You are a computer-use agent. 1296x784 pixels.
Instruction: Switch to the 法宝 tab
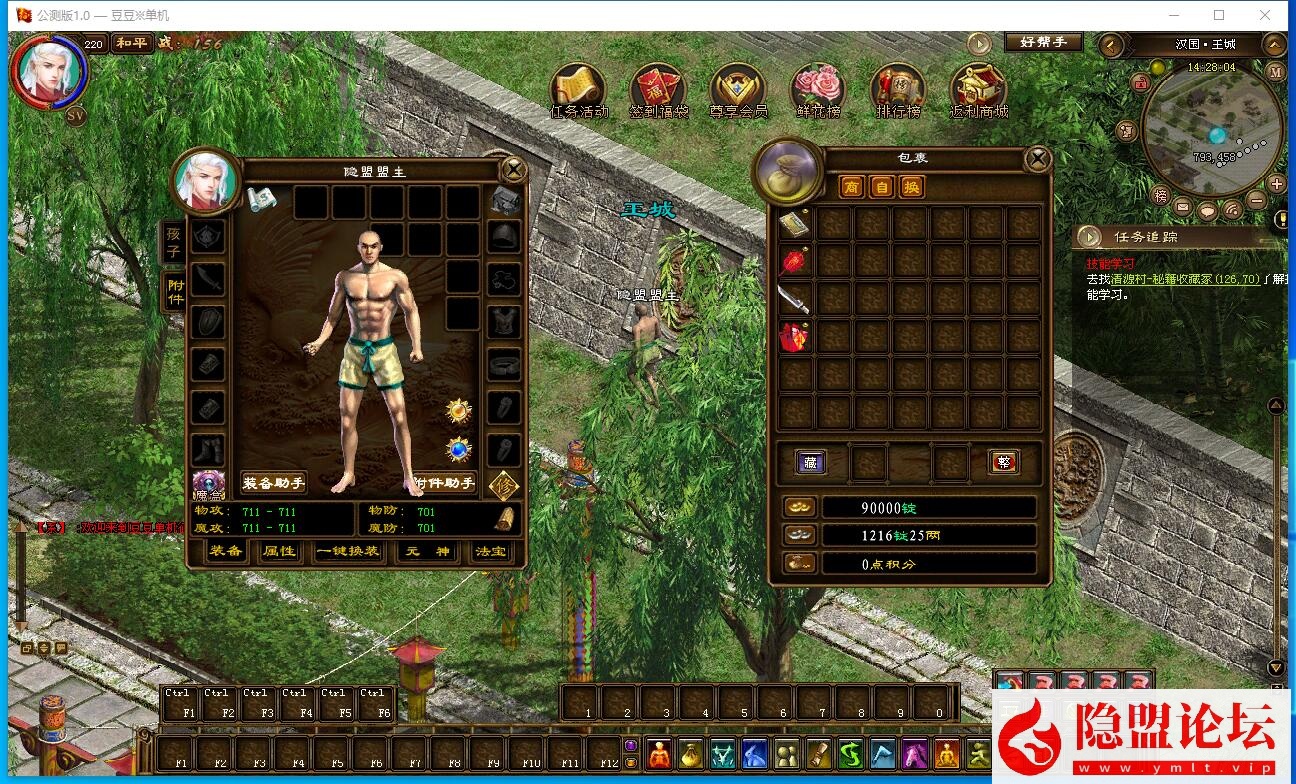490,551
